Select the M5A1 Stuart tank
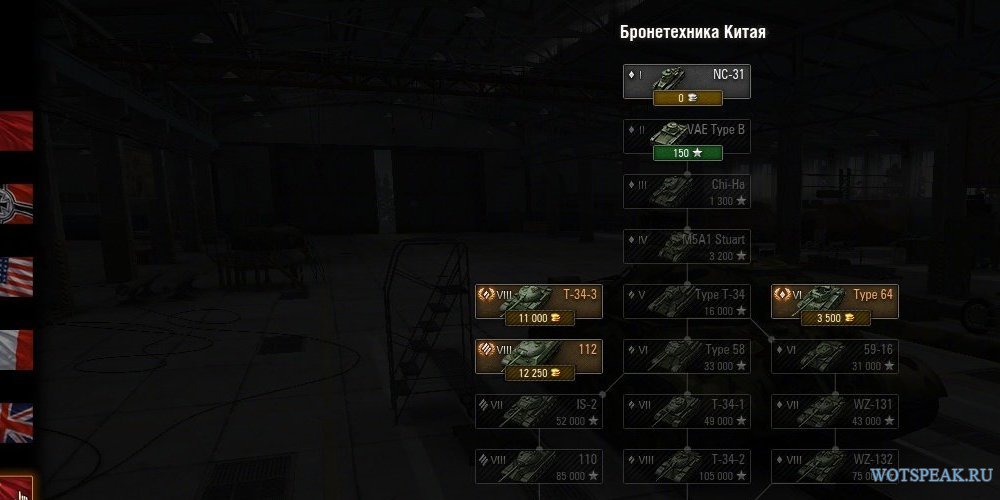1000x500 pixels. pos(686,247)
